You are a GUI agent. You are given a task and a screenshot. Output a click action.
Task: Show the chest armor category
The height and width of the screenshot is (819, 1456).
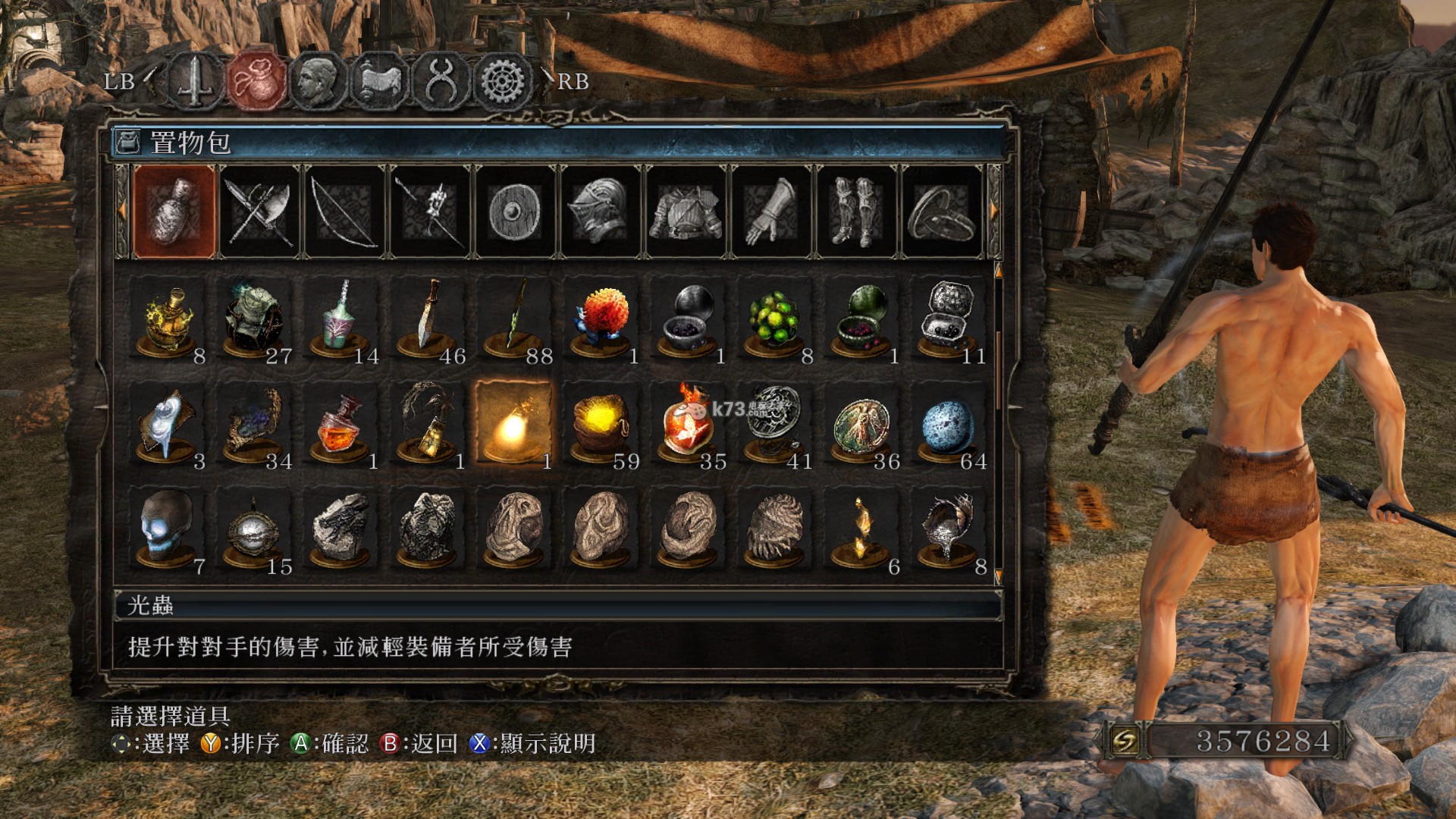pos(686,212)
